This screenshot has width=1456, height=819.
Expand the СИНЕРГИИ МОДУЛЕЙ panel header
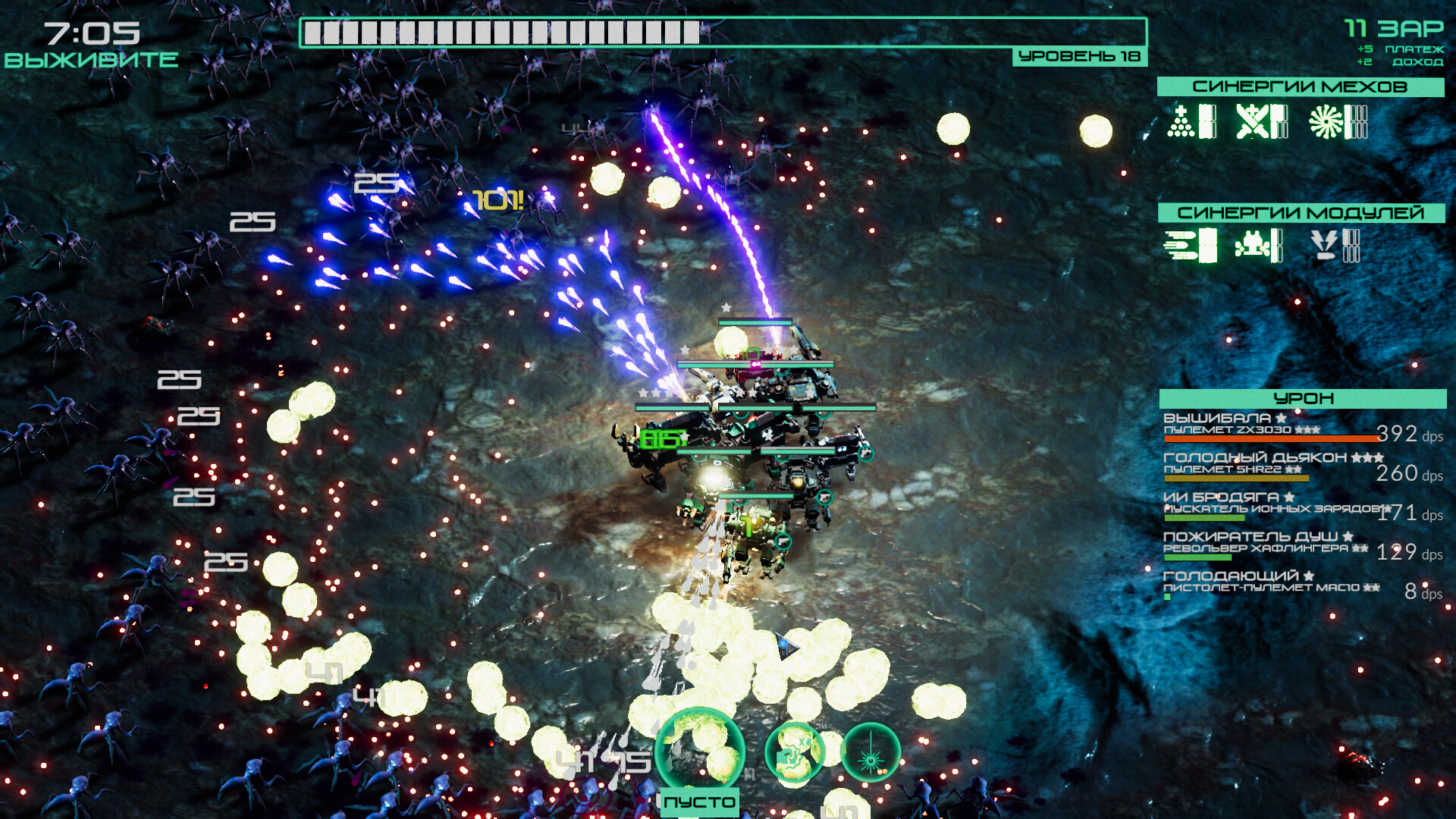coord(1301,212)
